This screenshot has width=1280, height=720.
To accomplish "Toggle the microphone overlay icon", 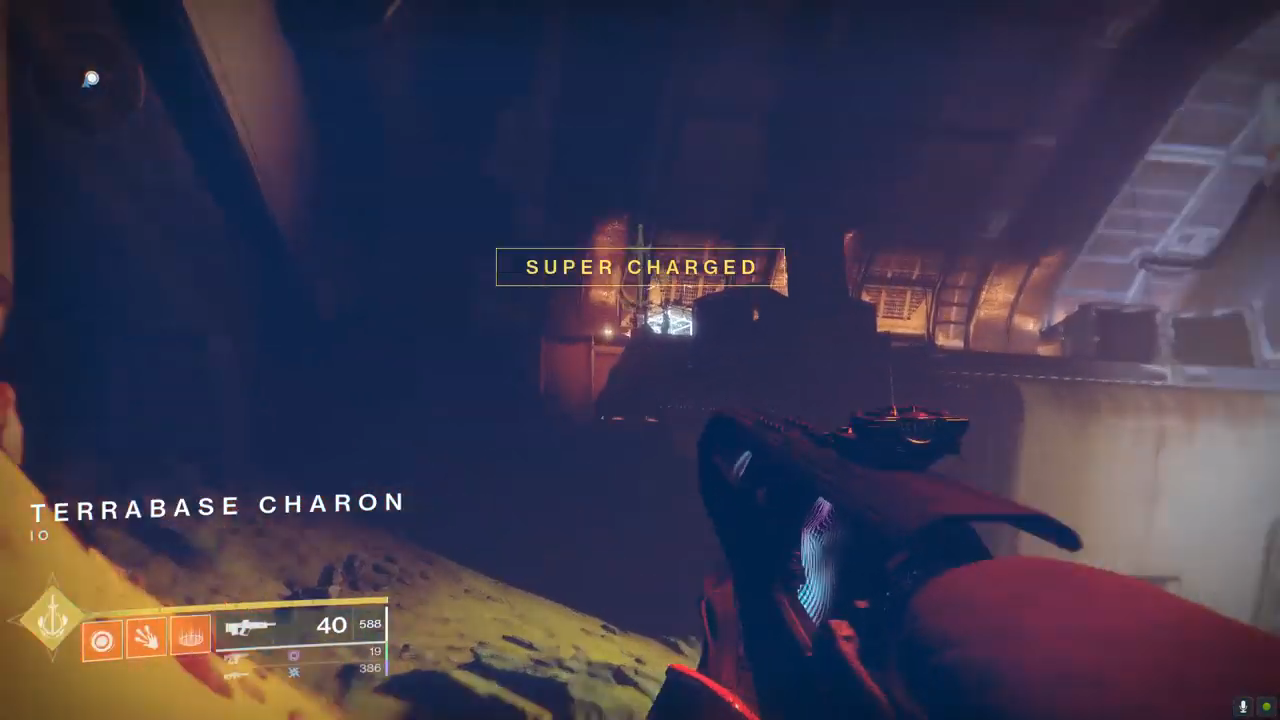I will 1243,707.
